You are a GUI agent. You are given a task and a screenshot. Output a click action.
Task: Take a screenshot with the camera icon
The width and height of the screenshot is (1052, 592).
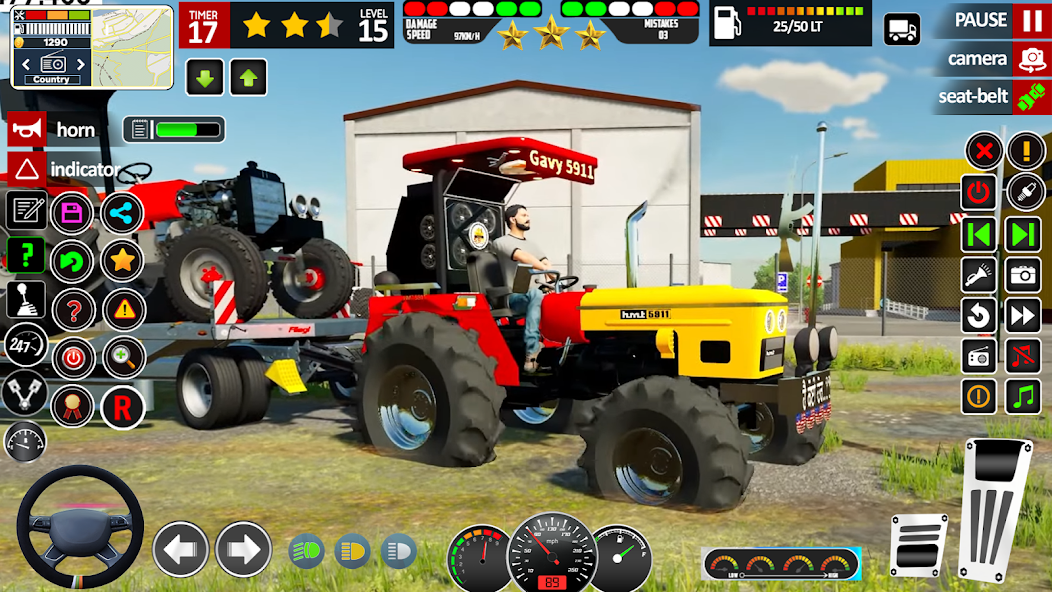[1023, 274]
